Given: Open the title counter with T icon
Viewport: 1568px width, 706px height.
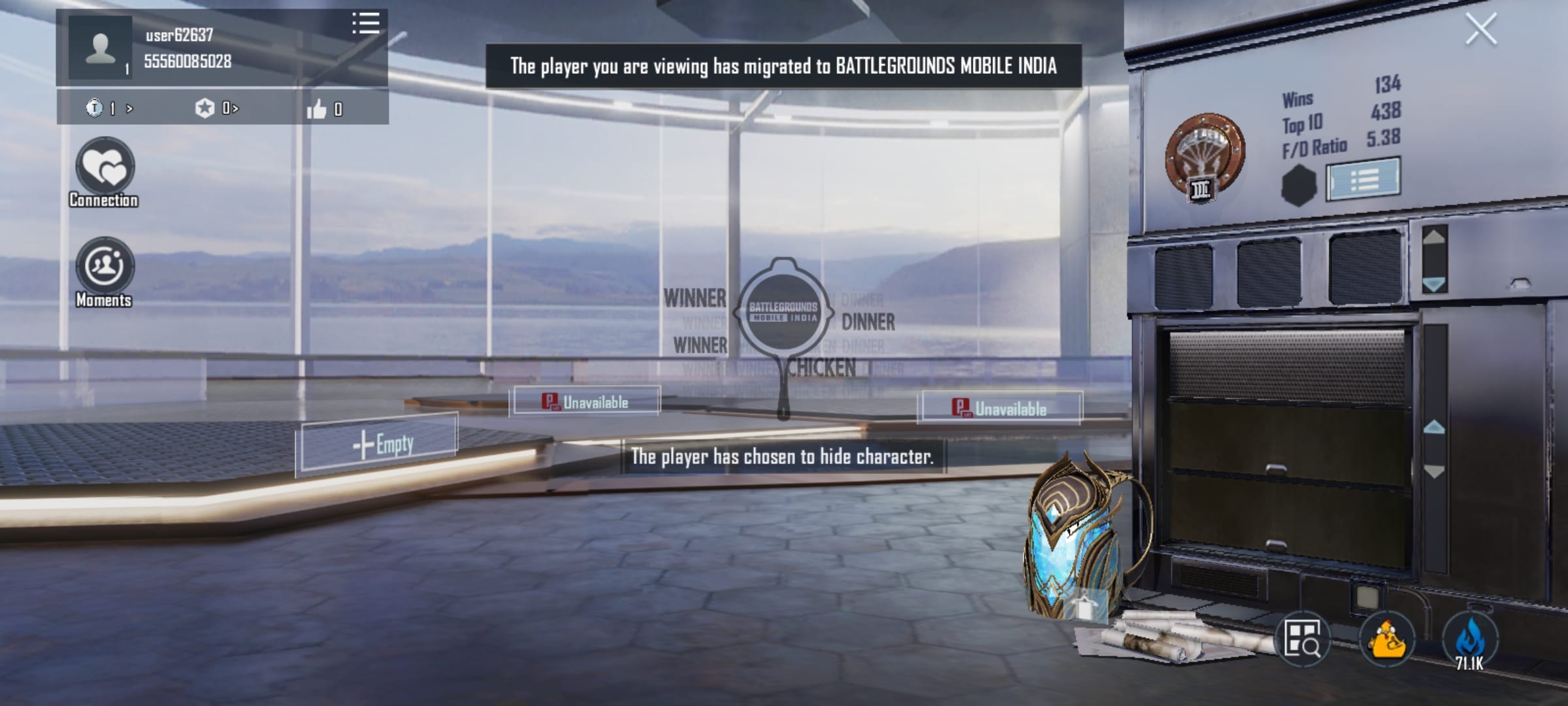Looking at the screenshot, I should [x=110, y=109].
